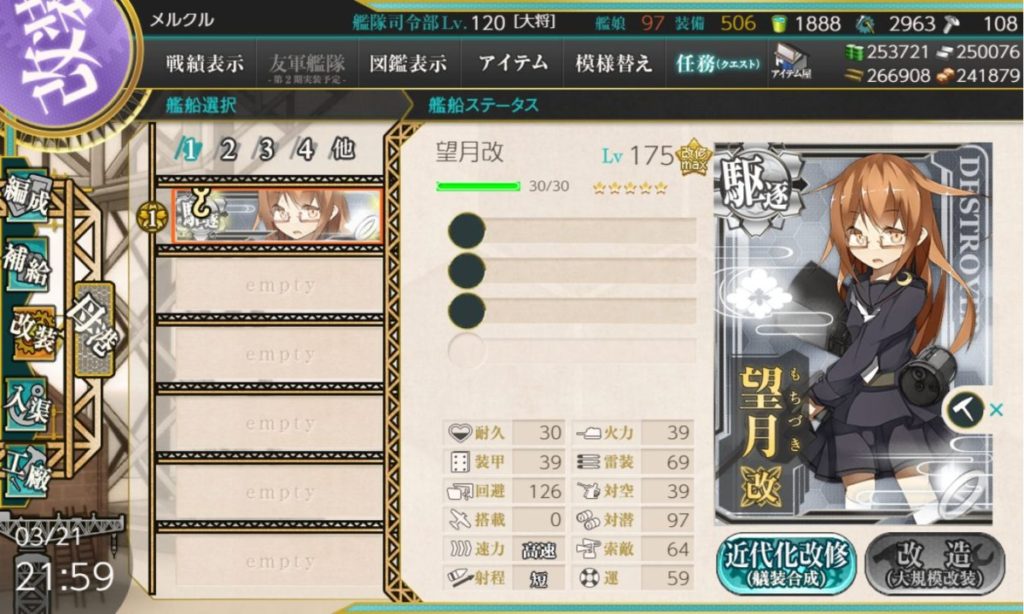Switch to fleet tab 3

(266, 150)
